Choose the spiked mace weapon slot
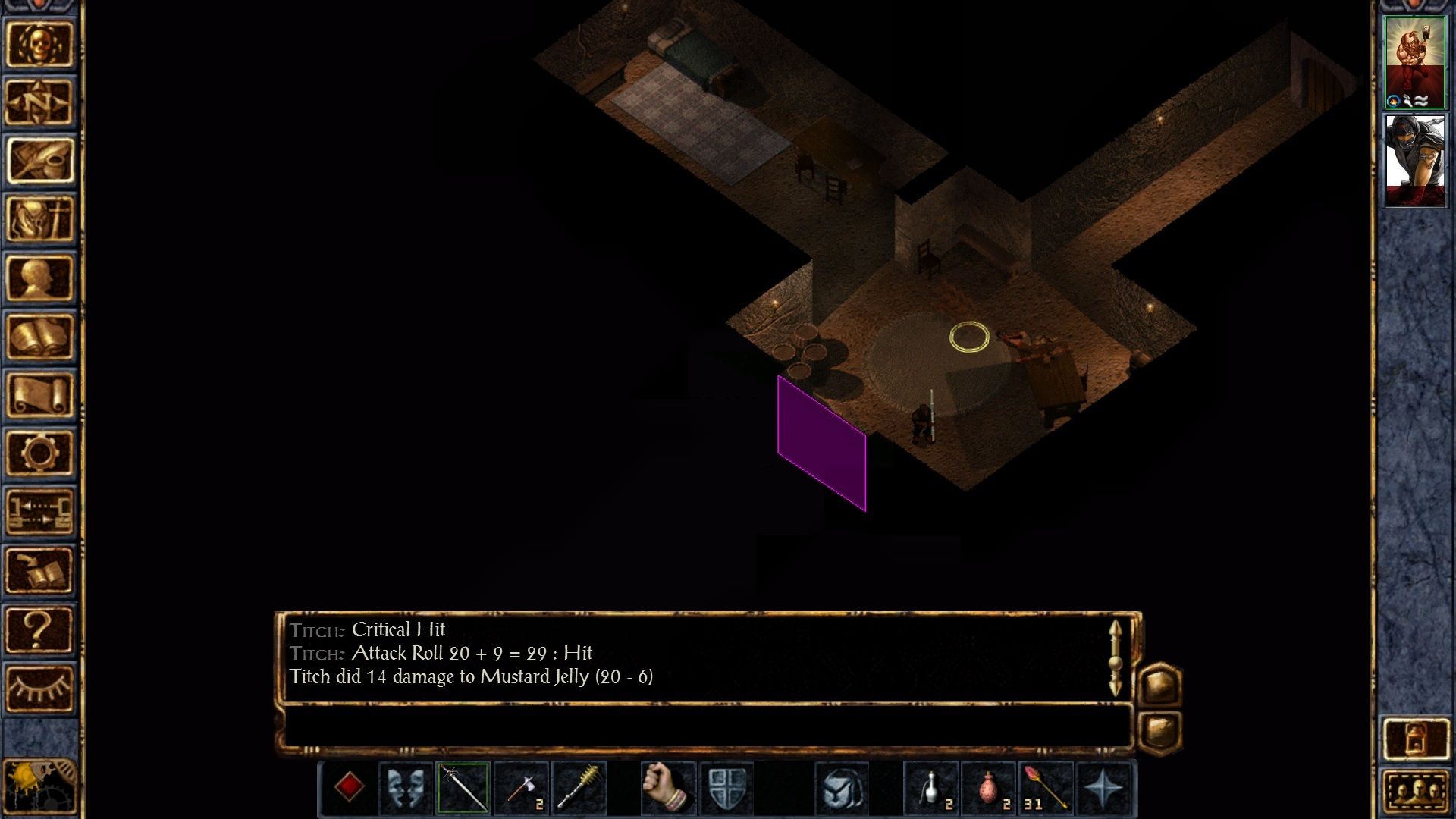This screenshot has width=1456, height=819. point(579,788)
